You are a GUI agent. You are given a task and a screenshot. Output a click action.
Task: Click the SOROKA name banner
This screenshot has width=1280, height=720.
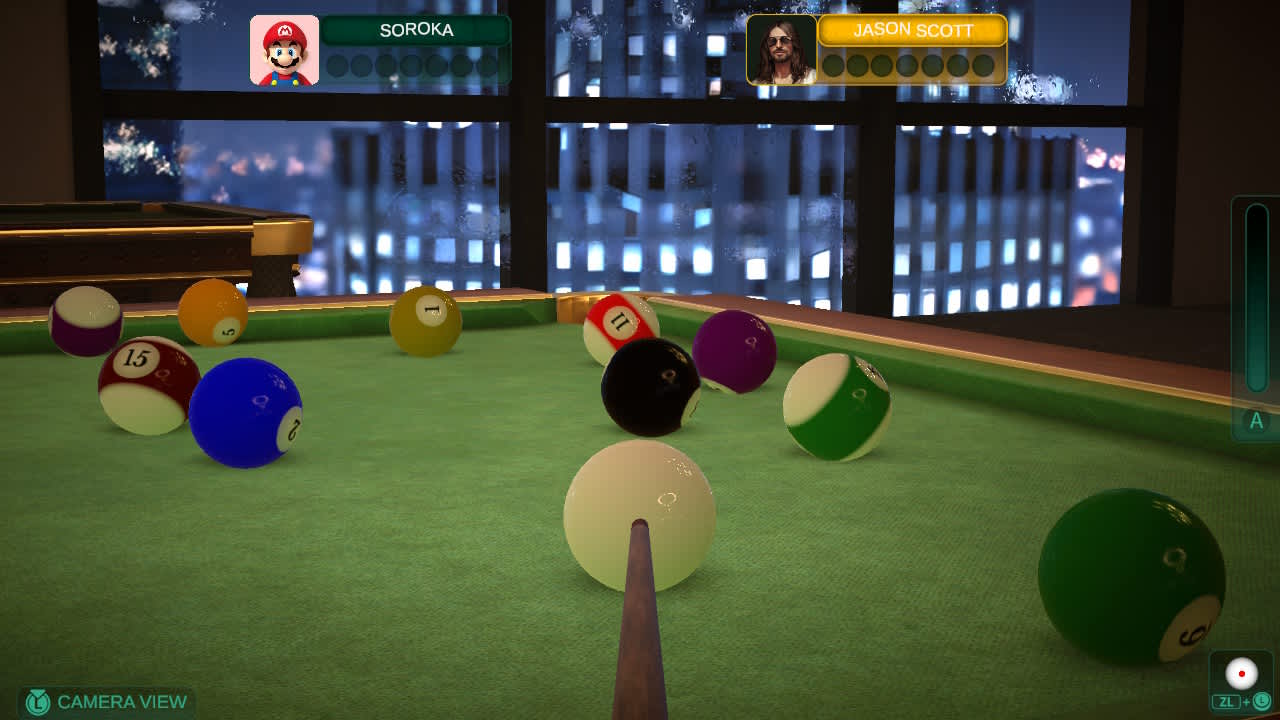click(417, 30)
